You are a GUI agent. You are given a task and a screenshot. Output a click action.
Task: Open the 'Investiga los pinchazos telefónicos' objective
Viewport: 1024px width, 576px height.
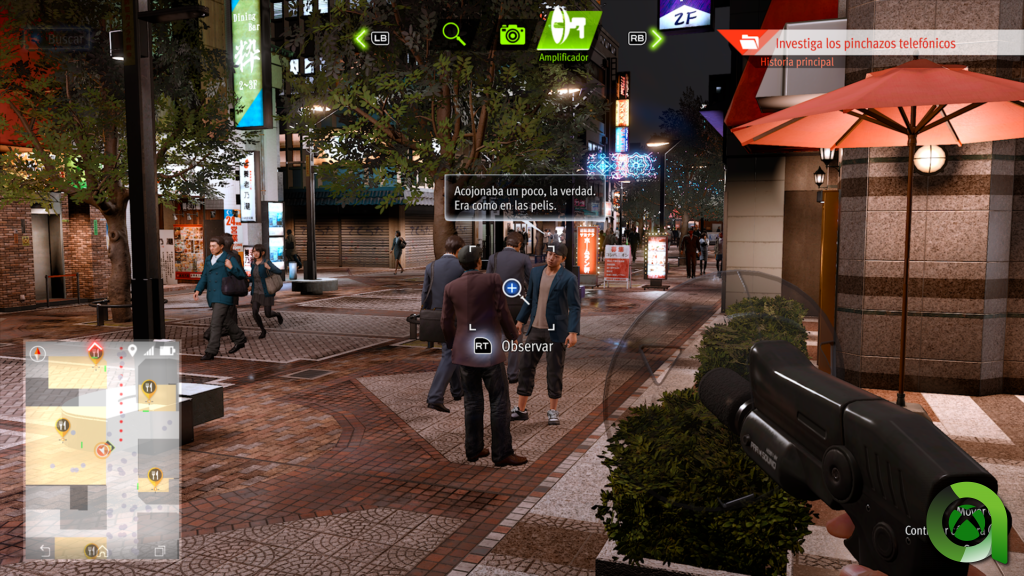tap(865, 43)
